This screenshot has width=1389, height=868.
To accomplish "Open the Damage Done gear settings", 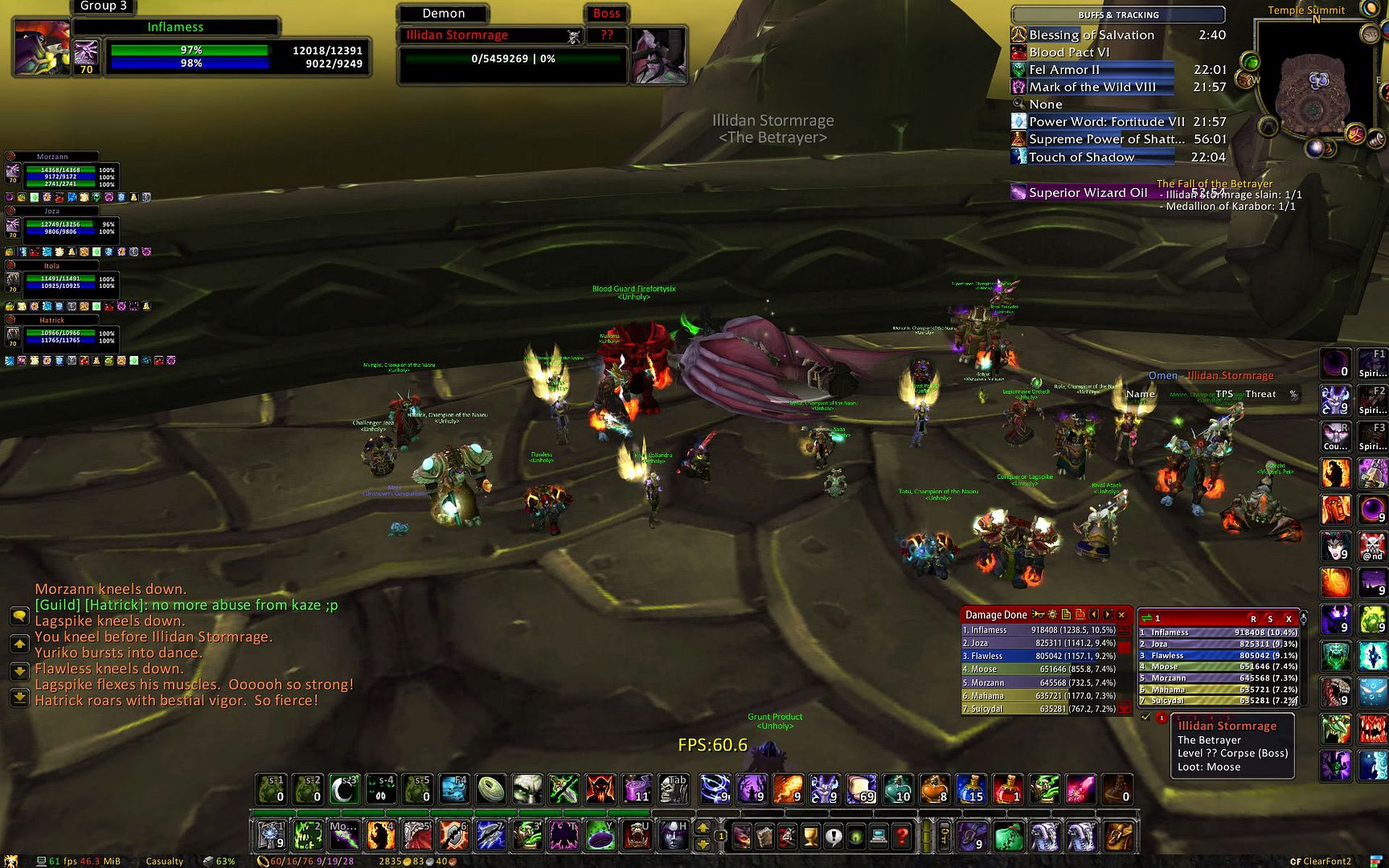I will point(1052,615).
